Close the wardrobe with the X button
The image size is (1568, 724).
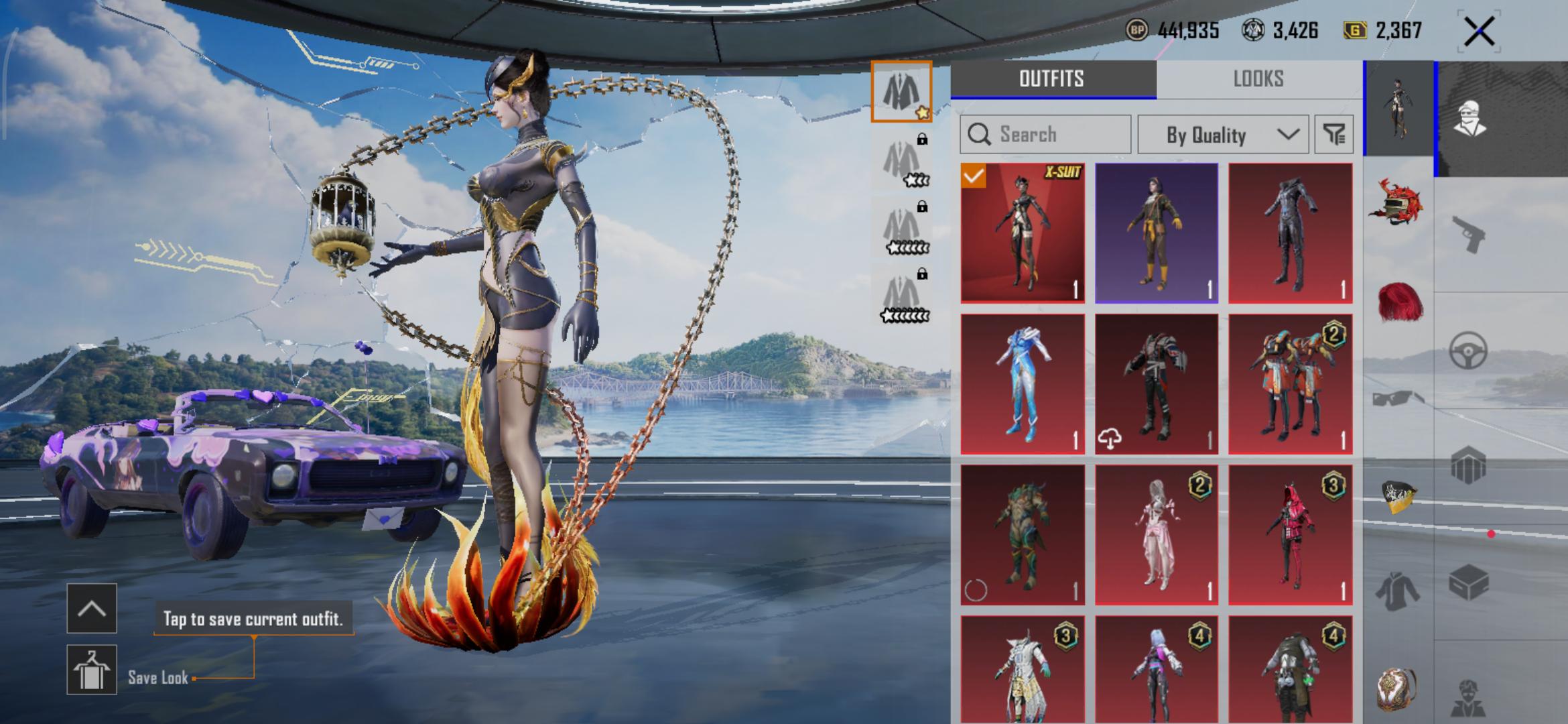click(1479, 32)
